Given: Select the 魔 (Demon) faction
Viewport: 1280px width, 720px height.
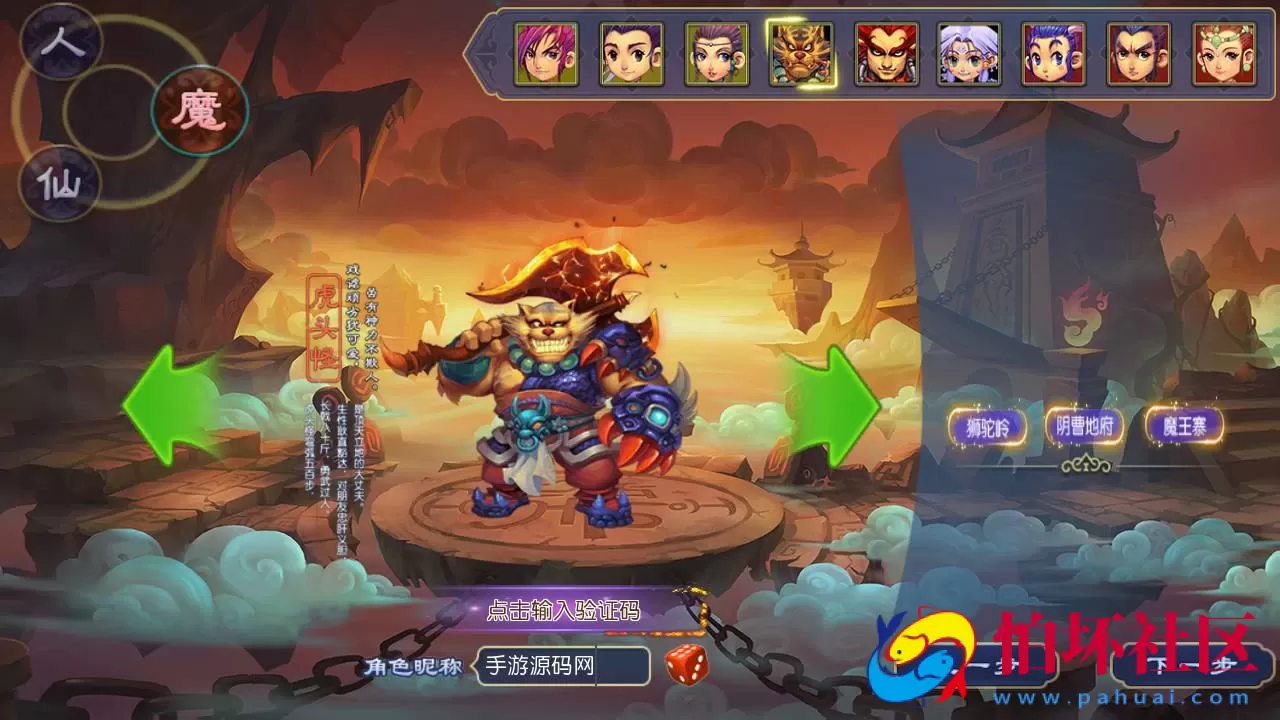Looking at the screenshot, I should pyautogui.click(x=200, y=110).
